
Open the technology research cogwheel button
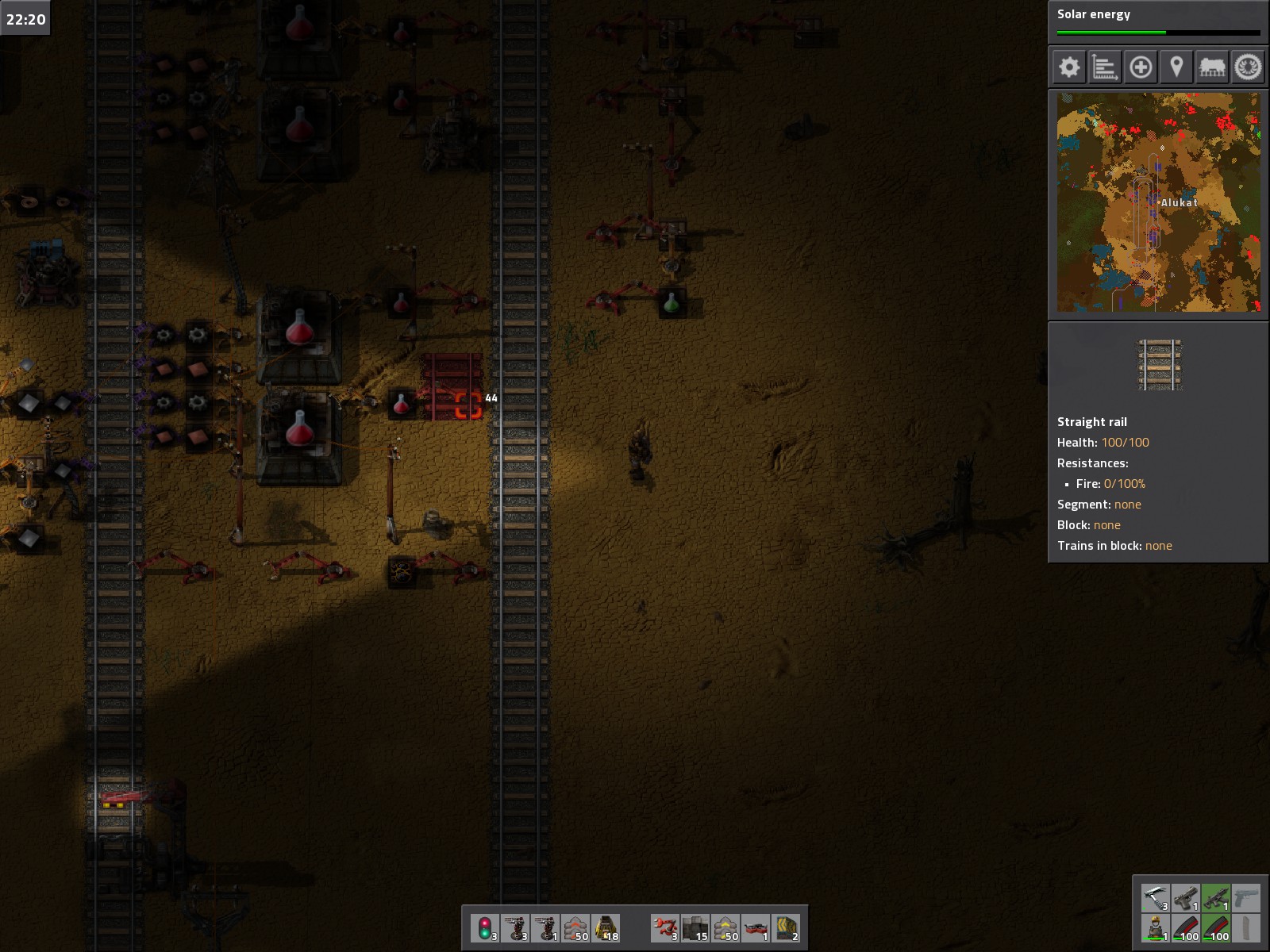1248,67
